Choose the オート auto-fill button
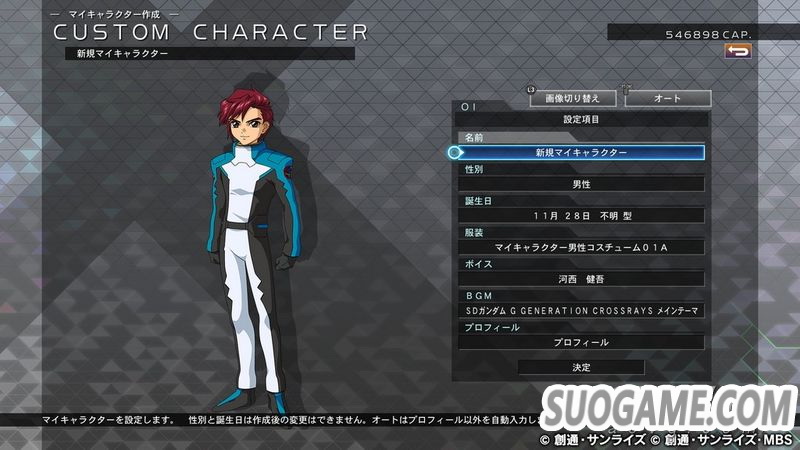The image size is (800, 450). click(667, 99)
